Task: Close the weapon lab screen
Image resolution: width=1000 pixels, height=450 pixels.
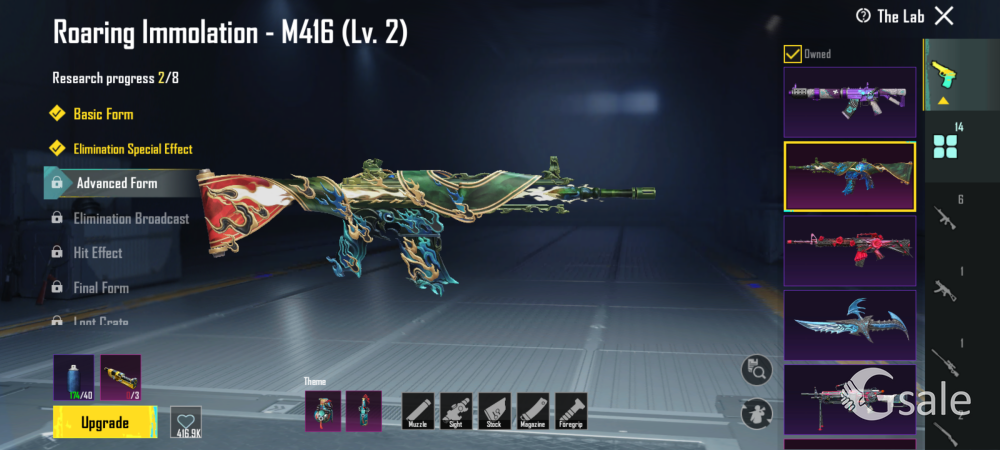Action: 943,15
